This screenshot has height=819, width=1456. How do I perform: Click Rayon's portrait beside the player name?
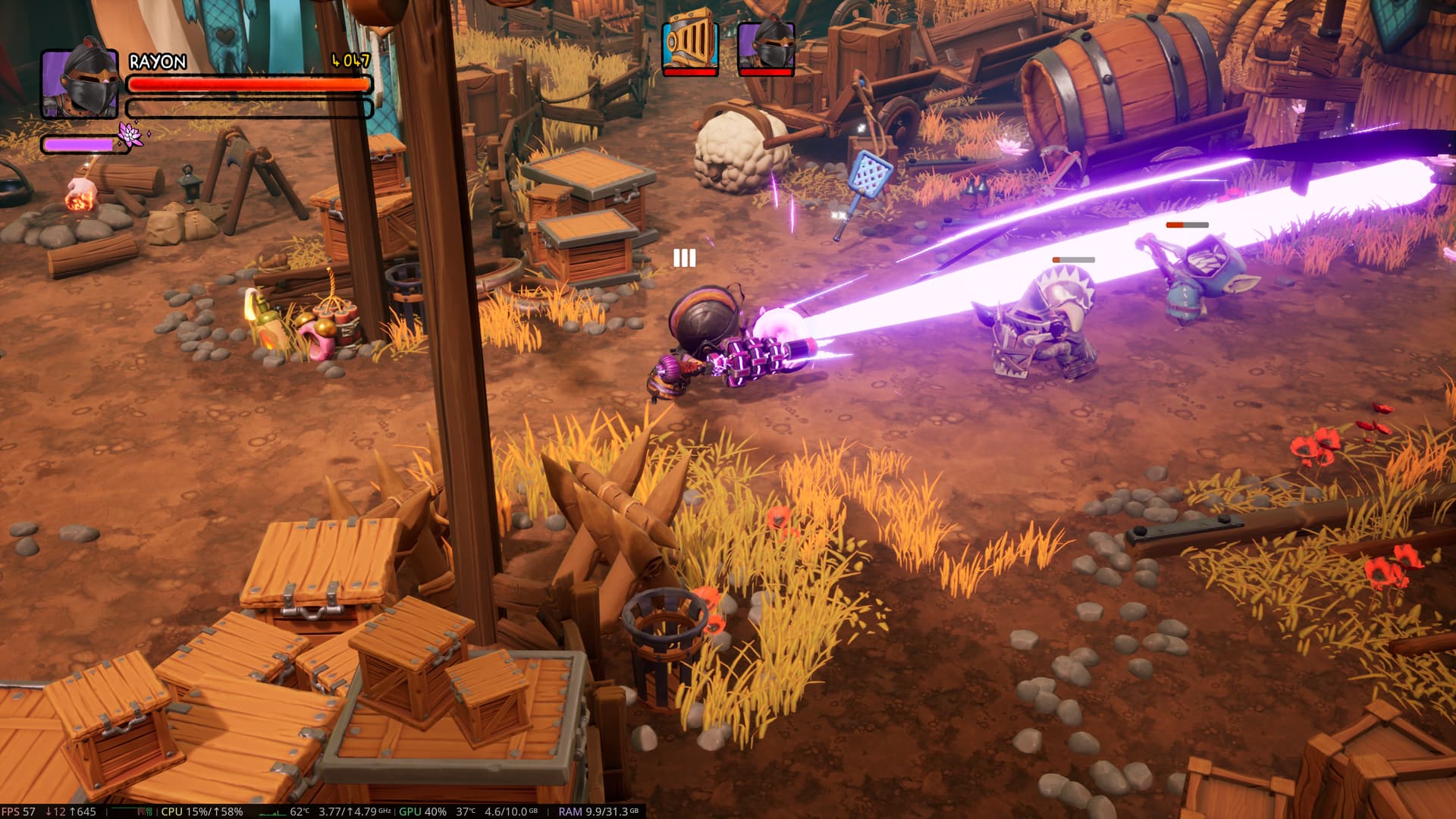[80, 83]
